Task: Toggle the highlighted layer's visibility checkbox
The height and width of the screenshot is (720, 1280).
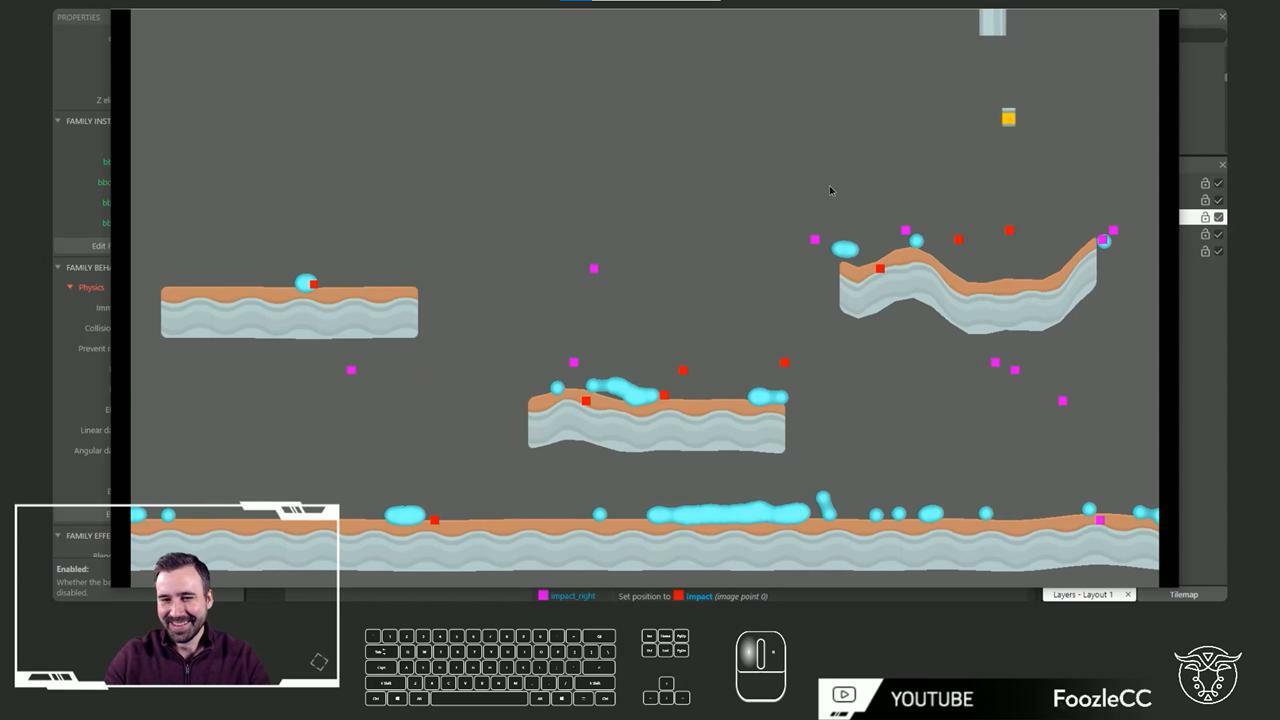Action: pos(1218,217)
